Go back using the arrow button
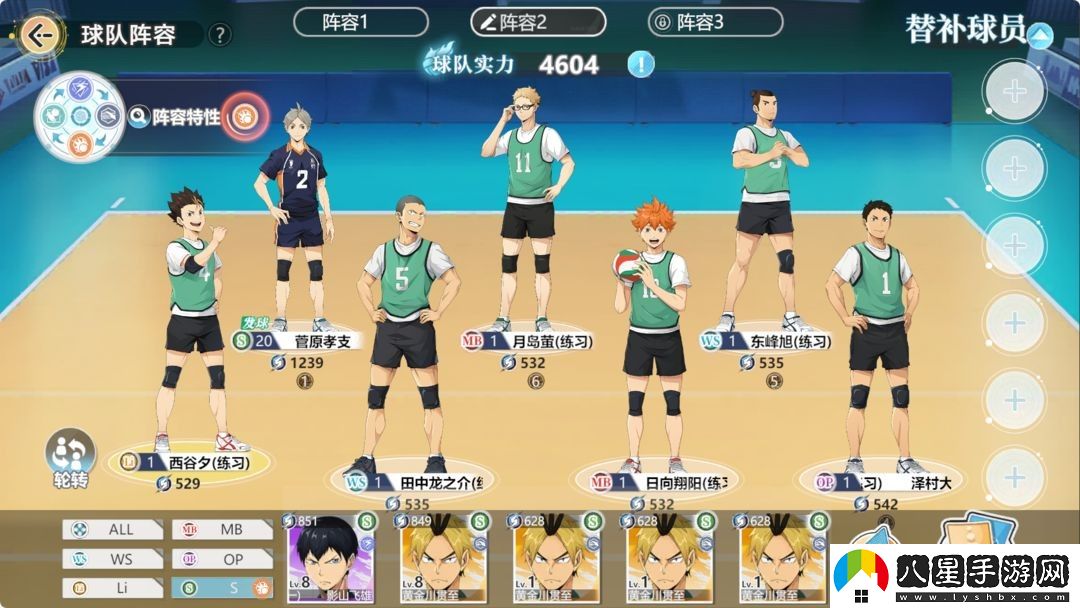1080x608 pixels. [40, 36]
